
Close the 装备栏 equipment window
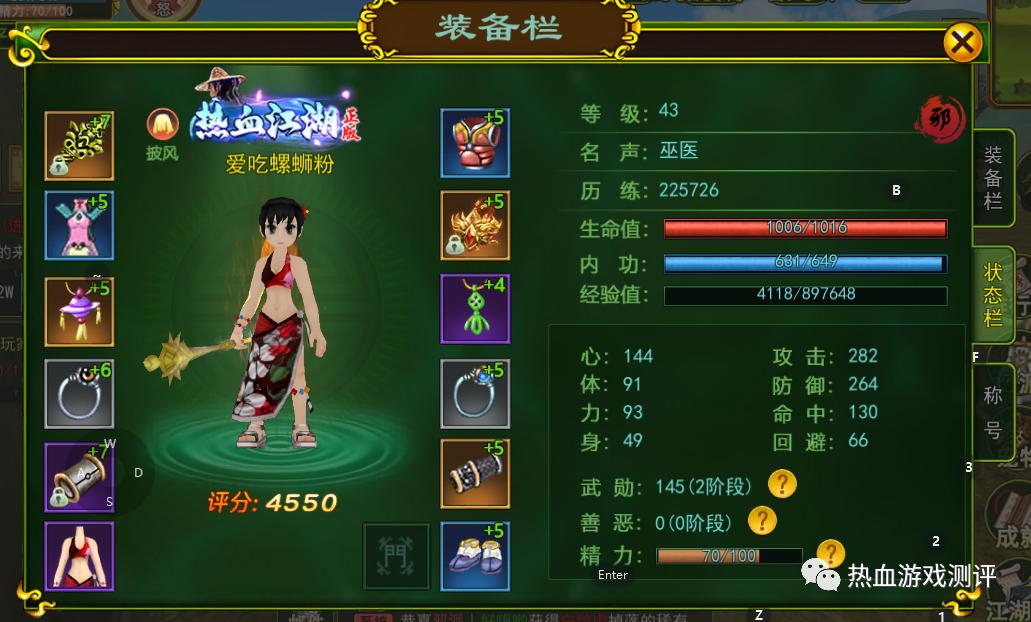[x=962, y=43]
